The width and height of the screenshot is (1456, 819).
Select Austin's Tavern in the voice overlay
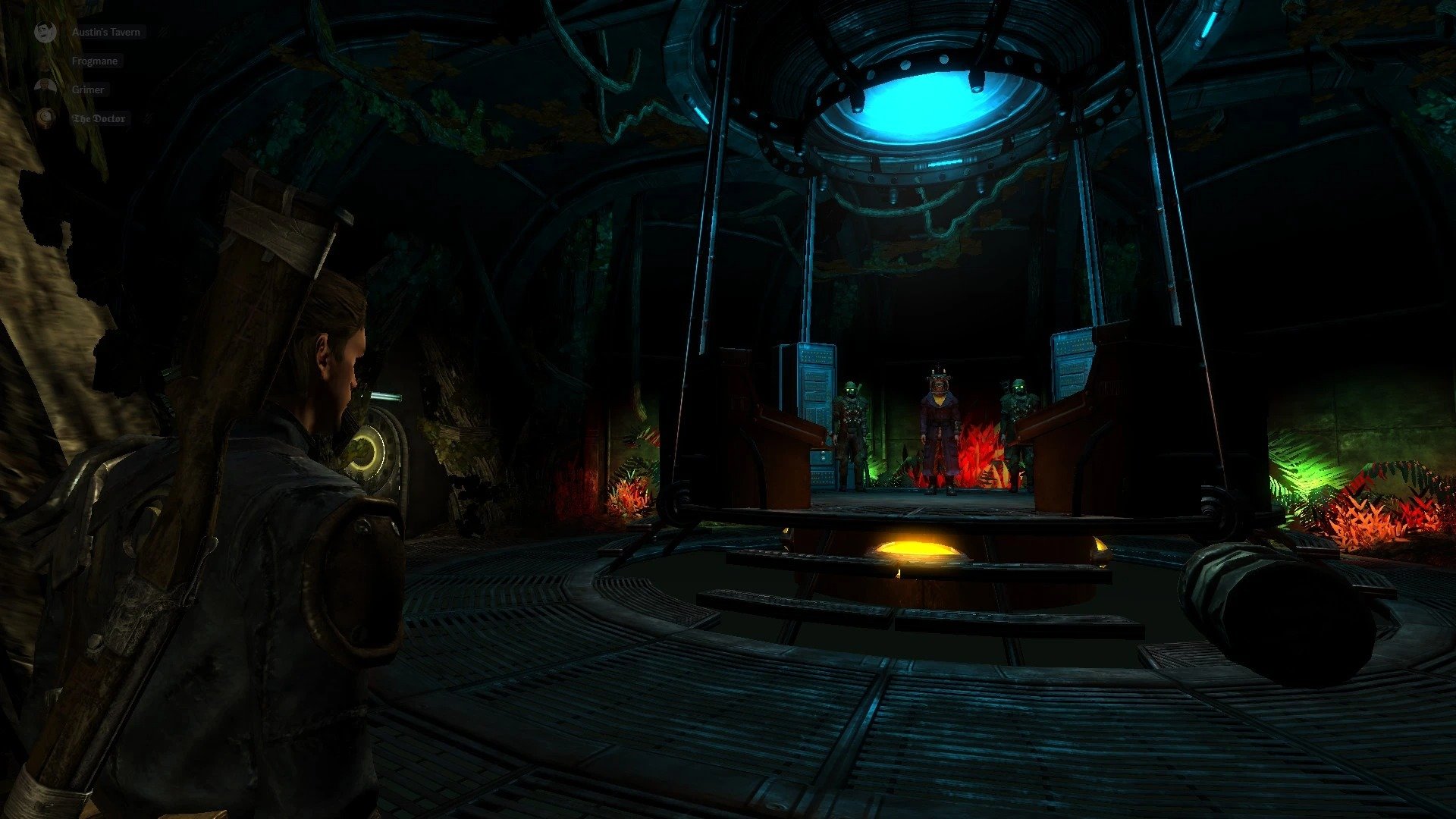(x=105, y=32)
